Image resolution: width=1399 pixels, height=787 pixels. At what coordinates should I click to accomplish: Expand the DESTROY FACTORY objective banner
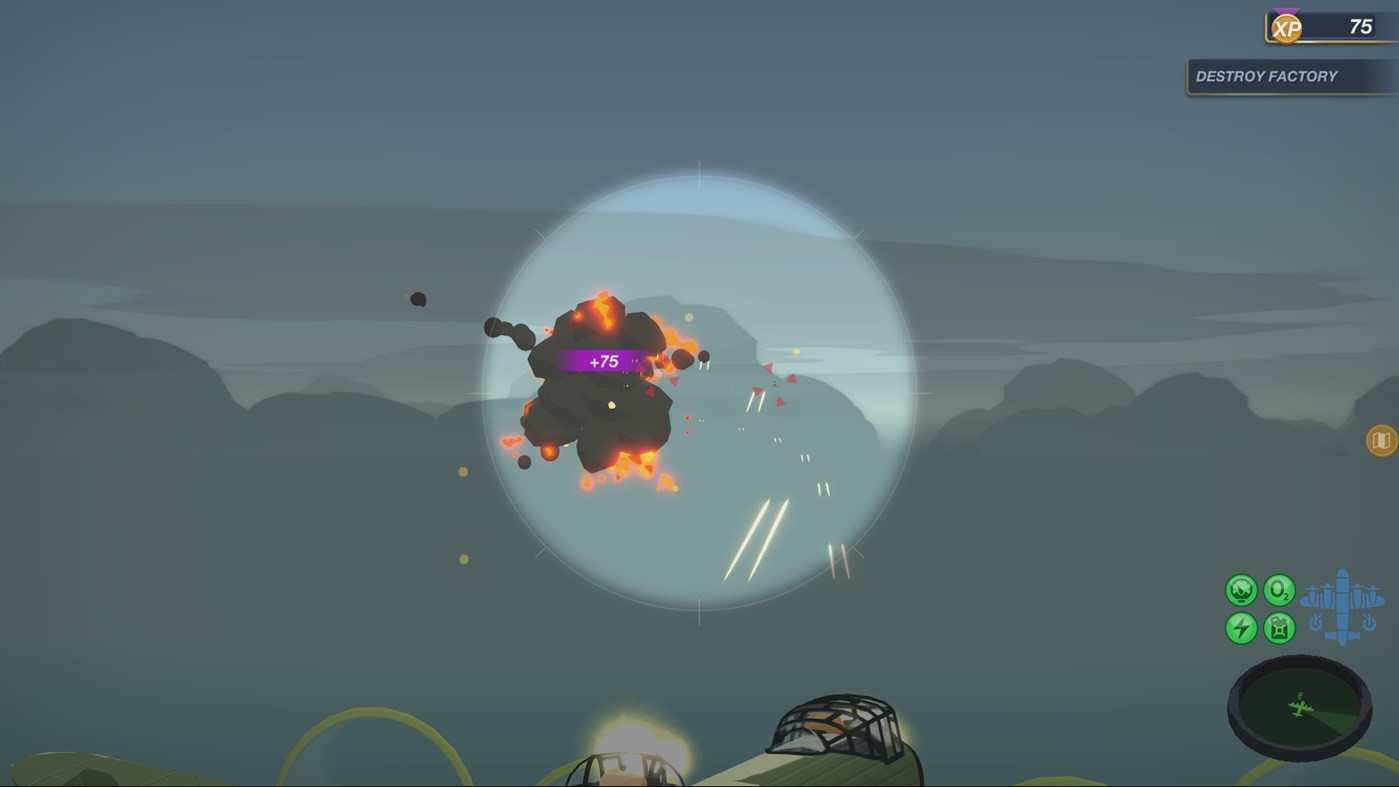click(1289, 75)
